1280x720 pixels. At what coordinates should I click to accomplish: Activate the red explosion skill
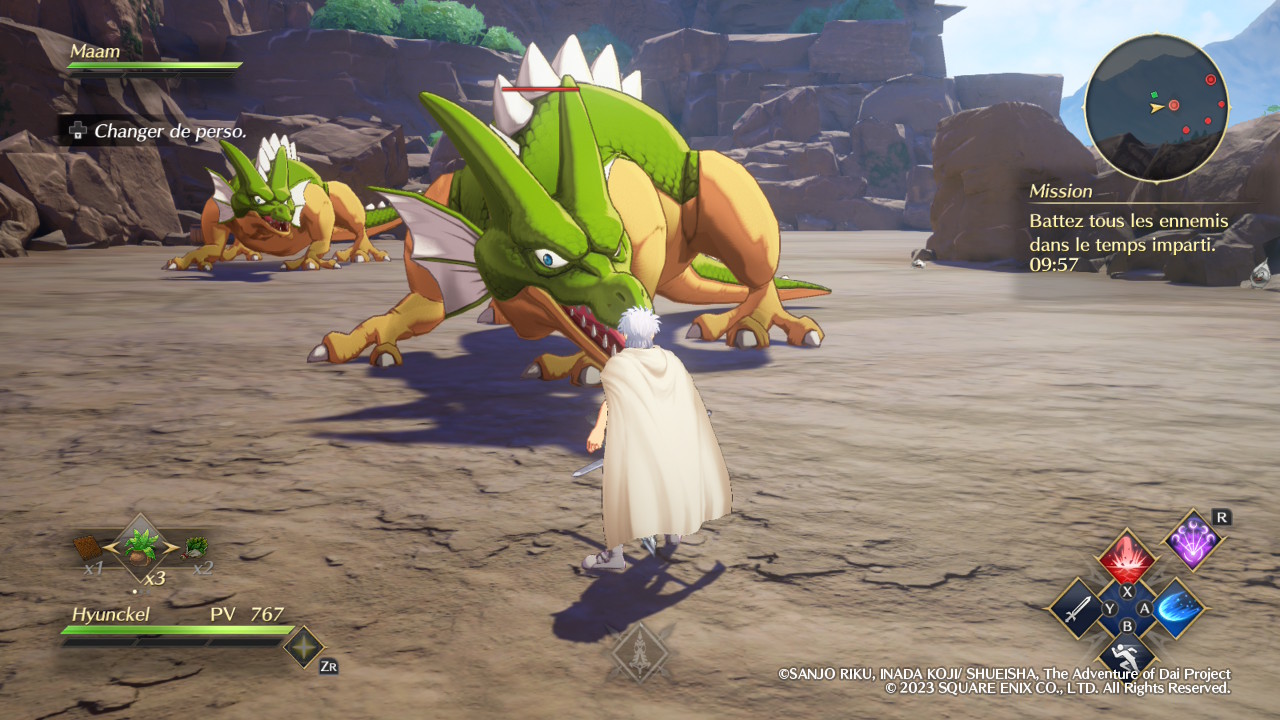(1127, 559)
